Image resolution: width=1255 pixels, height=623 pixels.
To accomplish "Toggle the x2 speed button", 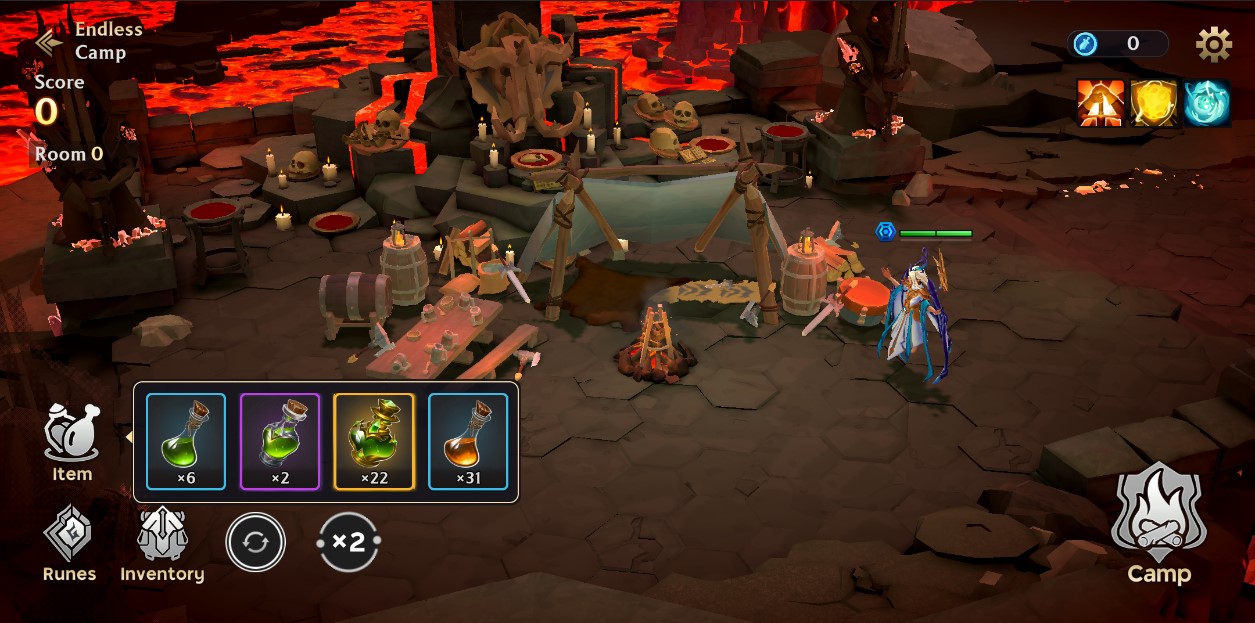I will [348, 542].
